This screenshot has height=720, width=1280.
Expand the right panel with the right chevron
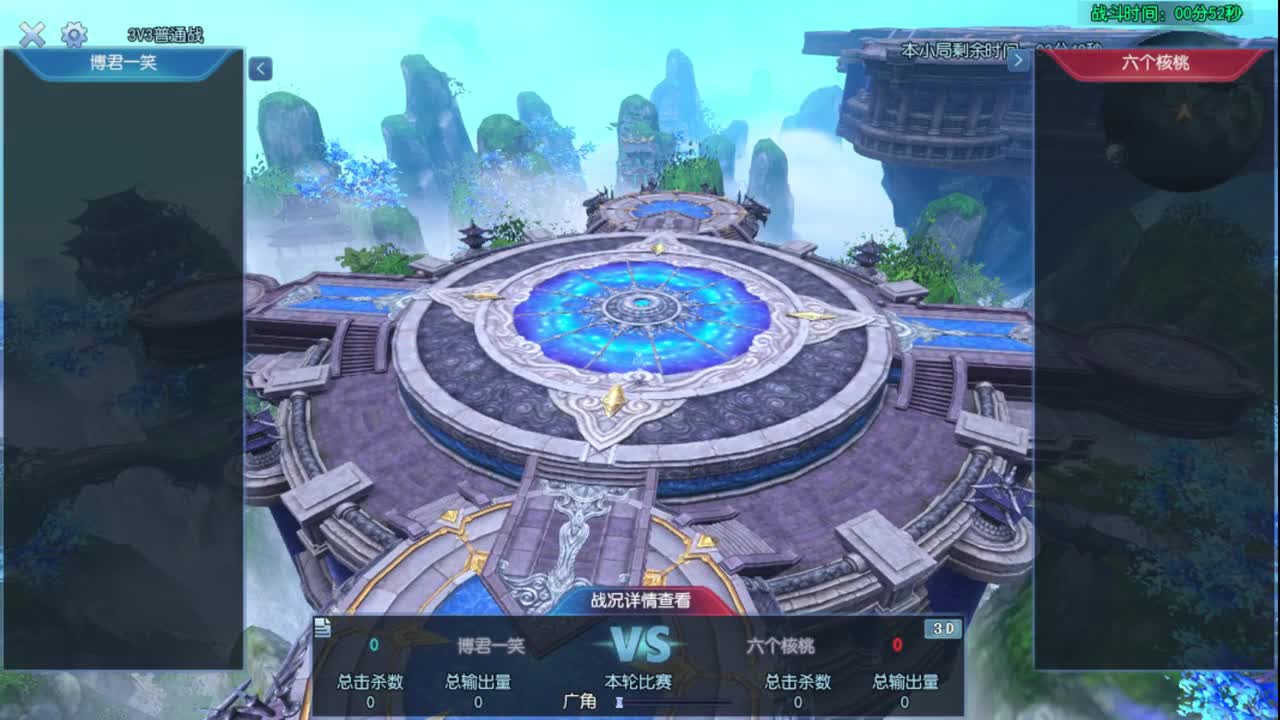tap(1018, 61)
